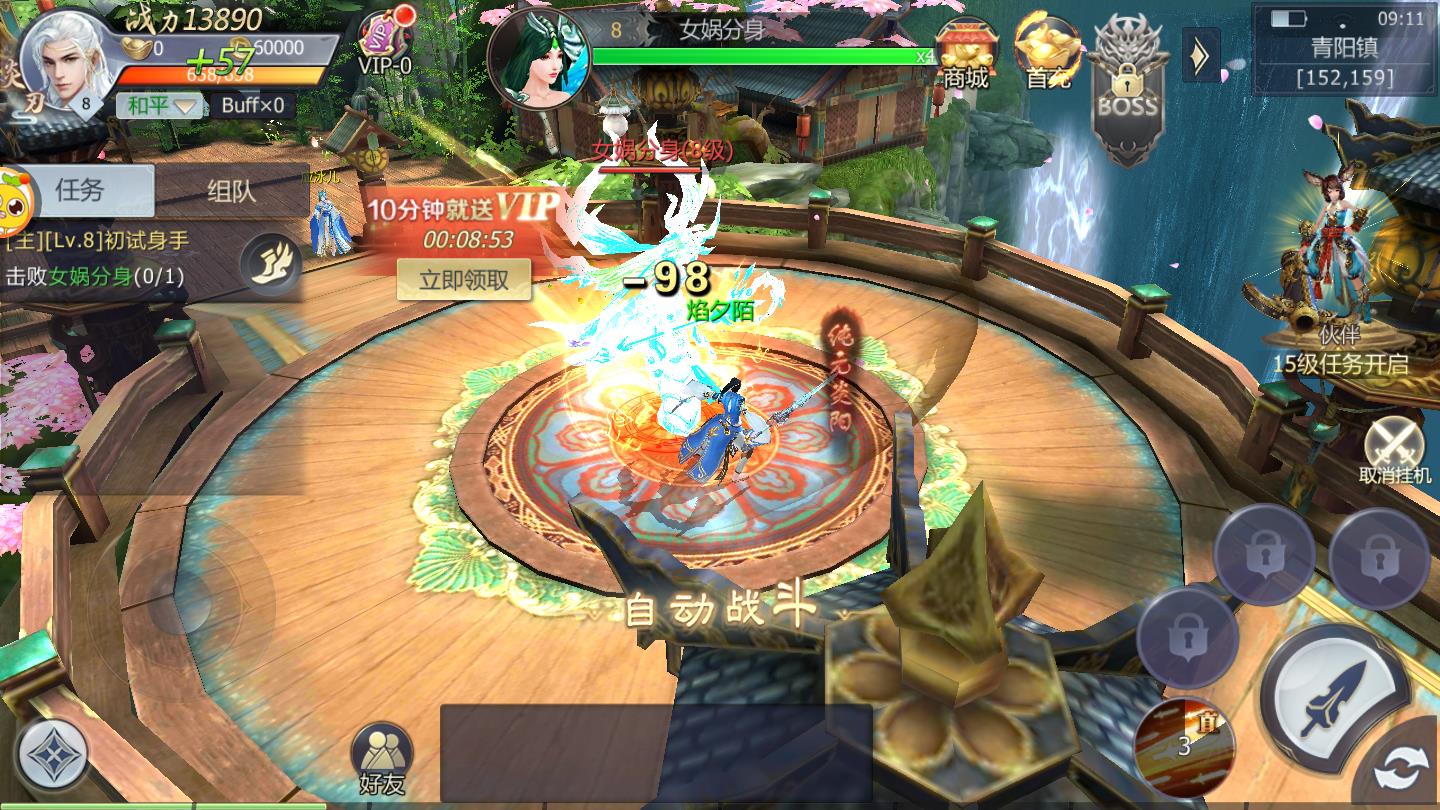
Task: Open the 好友 friends list
Action: pos(382,760)
